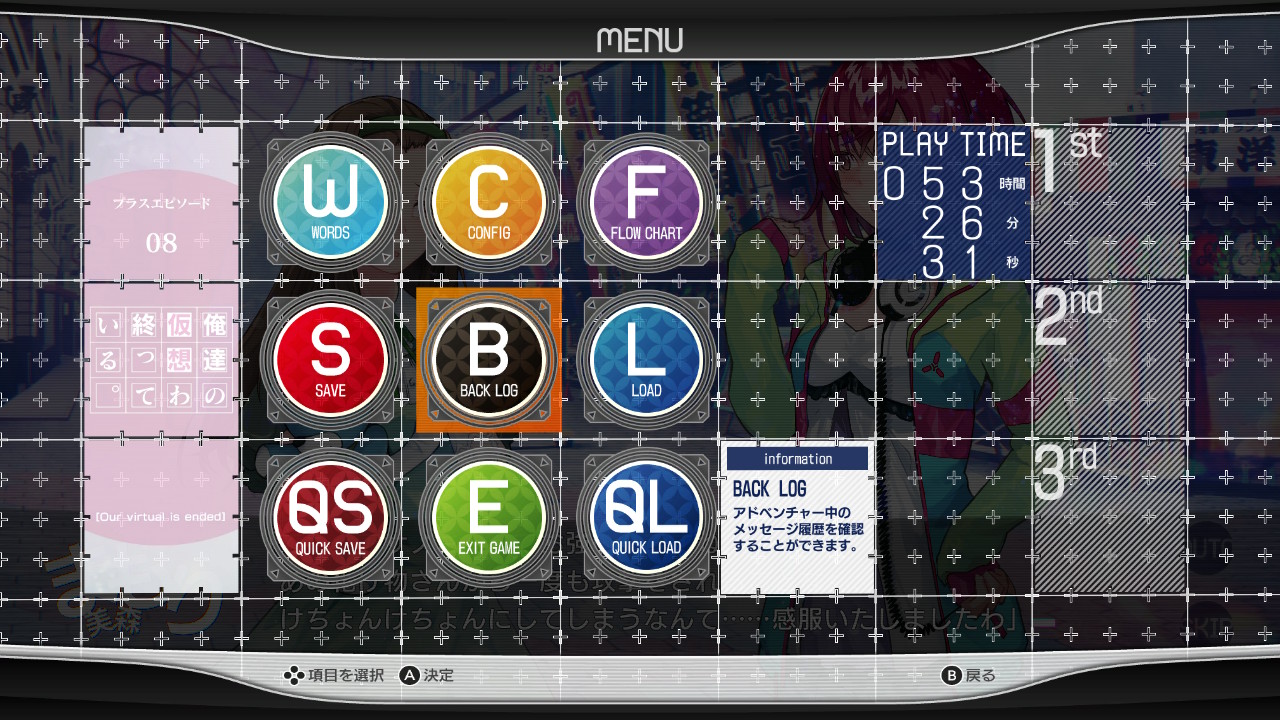Choose the red Save button
The width and height of the screenshot is (1280, 720).
(x=330, y=360)
